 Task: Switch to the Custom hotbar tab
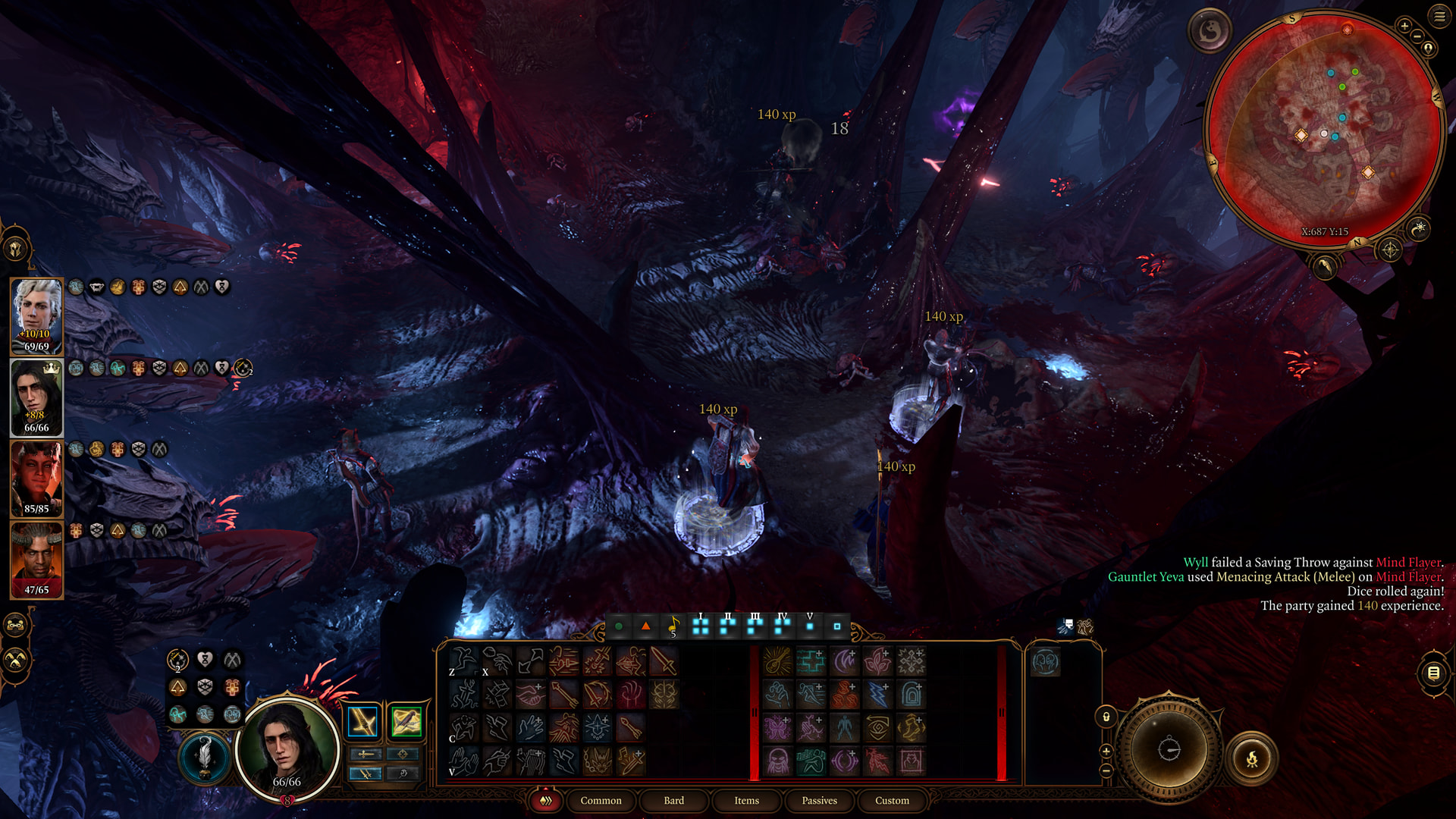[892, 801]
